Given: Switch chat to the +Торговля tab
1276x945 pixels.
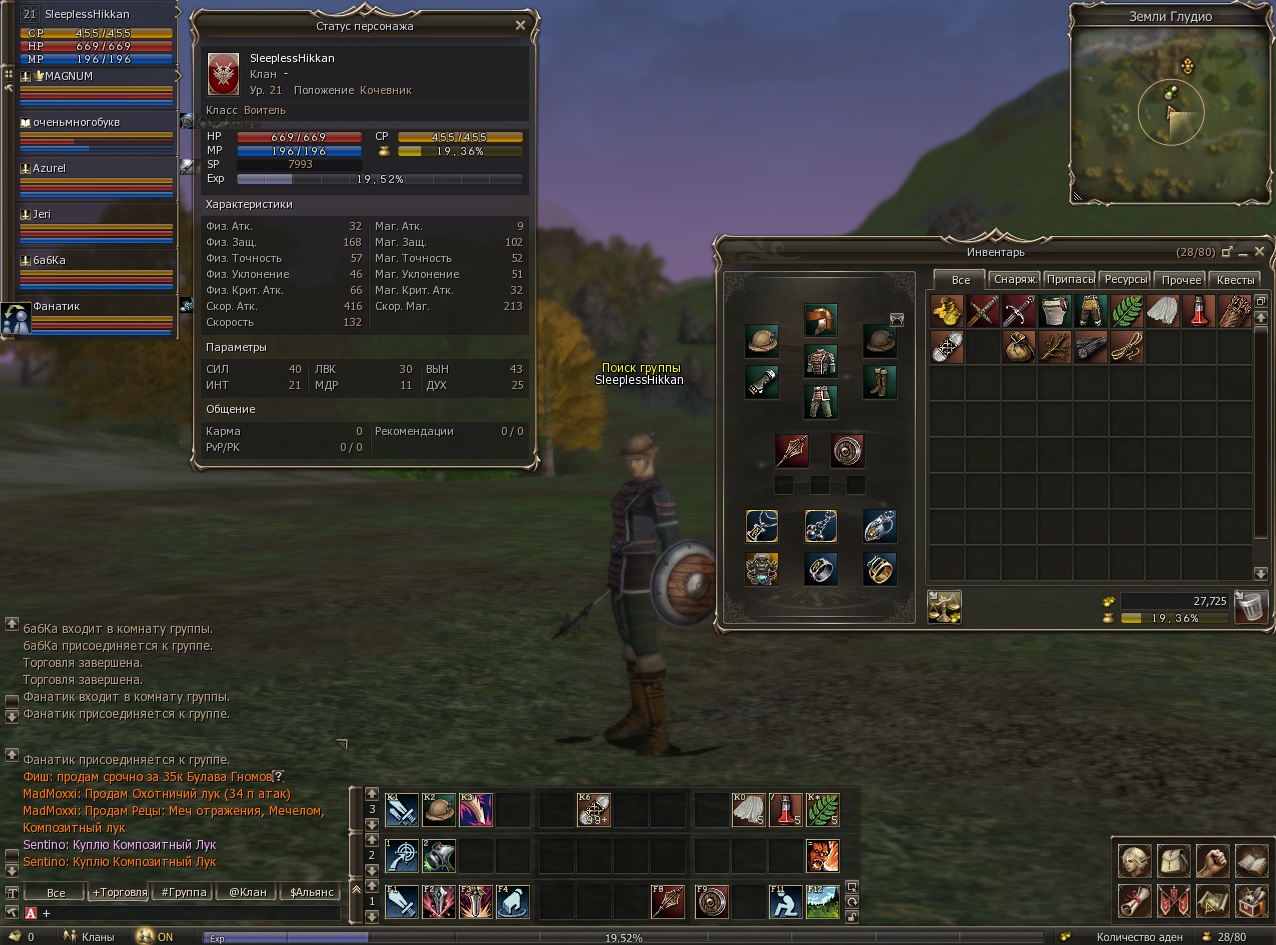Looking at the screenshot, I should pos(119,892).
